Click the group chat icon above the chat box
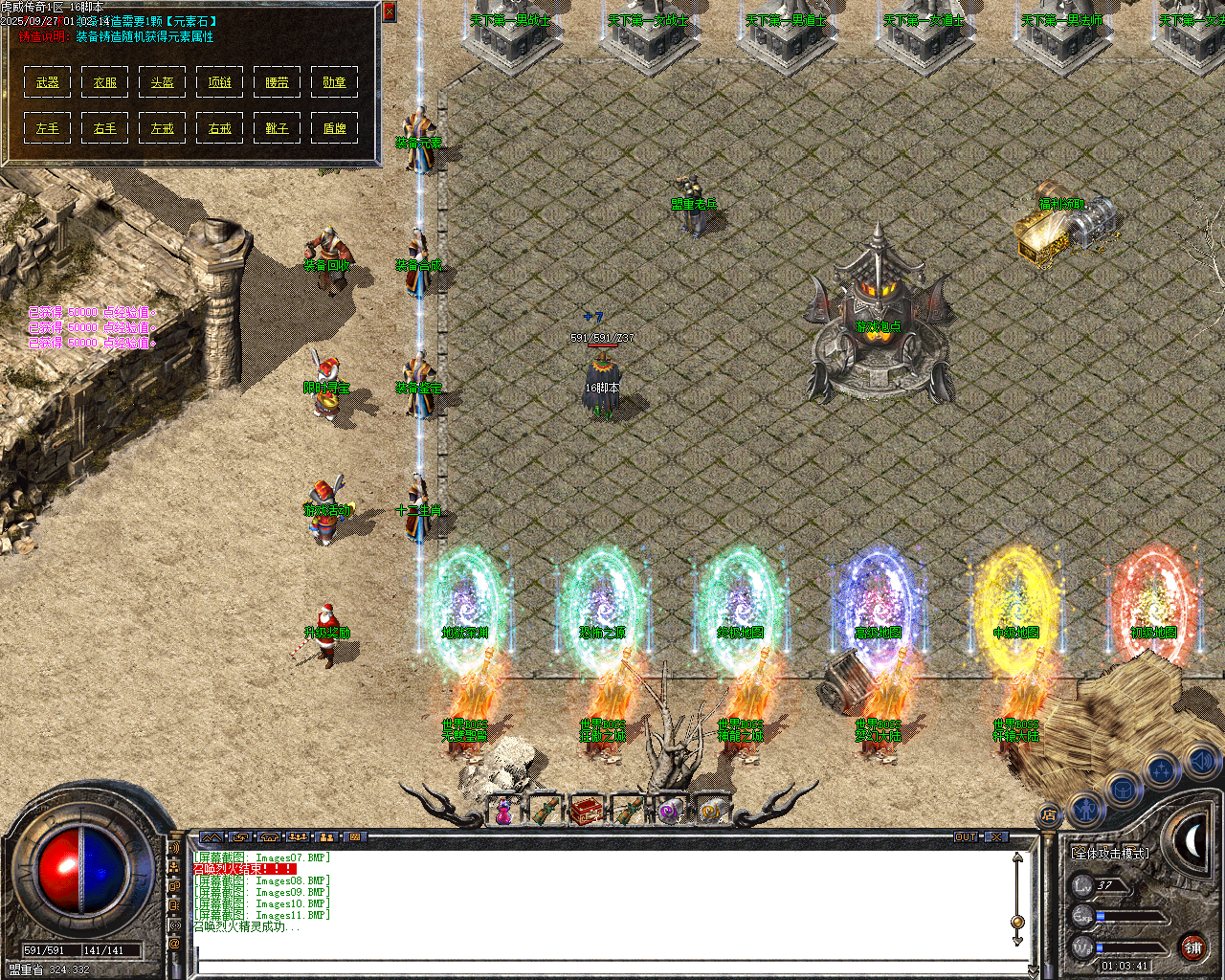The width and height of the screenshot is (1225, 980). click(298, 838)
